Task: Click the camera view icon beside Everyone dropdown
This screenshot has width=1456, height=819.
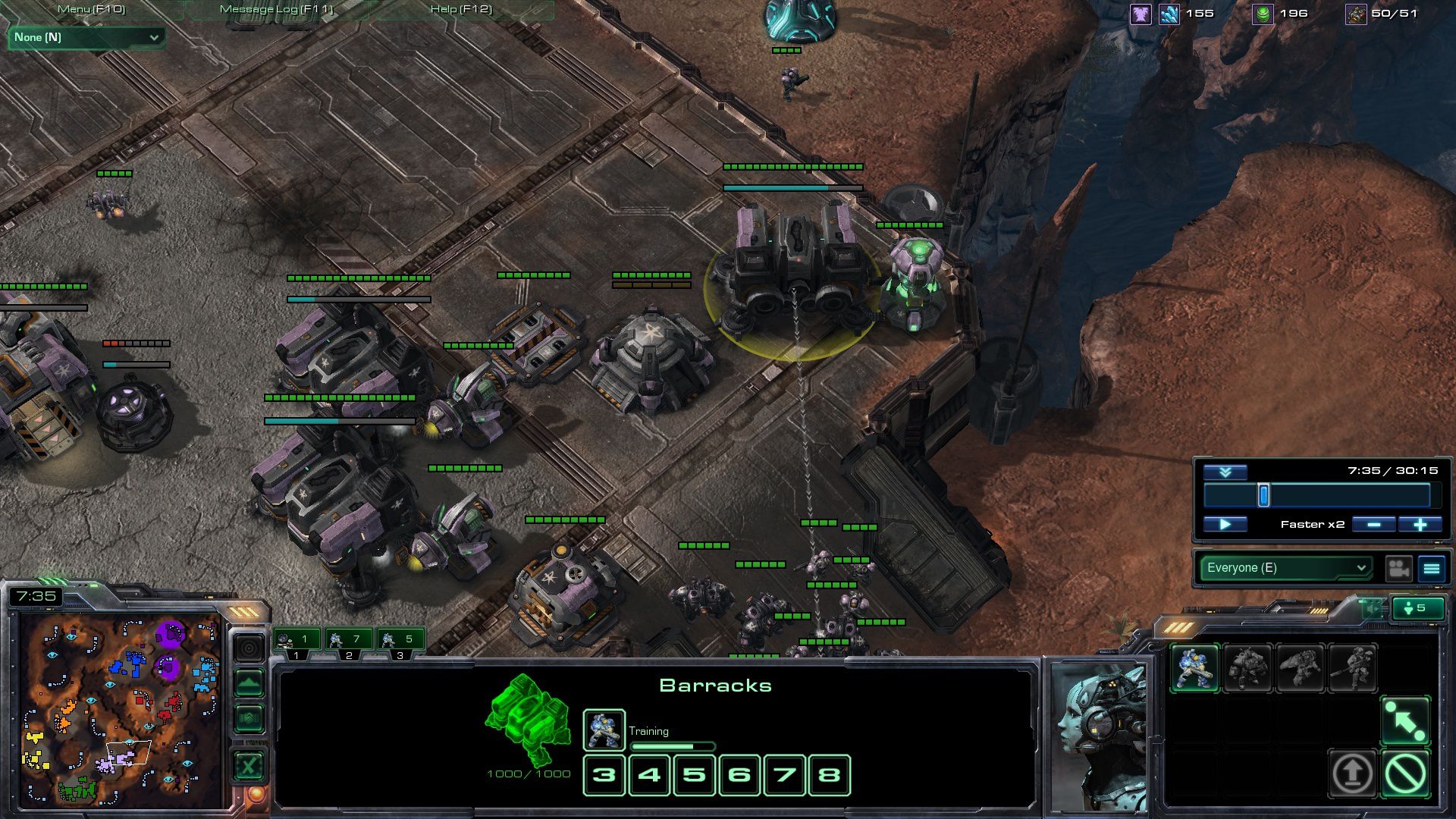Action: pyautogui.click(x=1398, y=569)
